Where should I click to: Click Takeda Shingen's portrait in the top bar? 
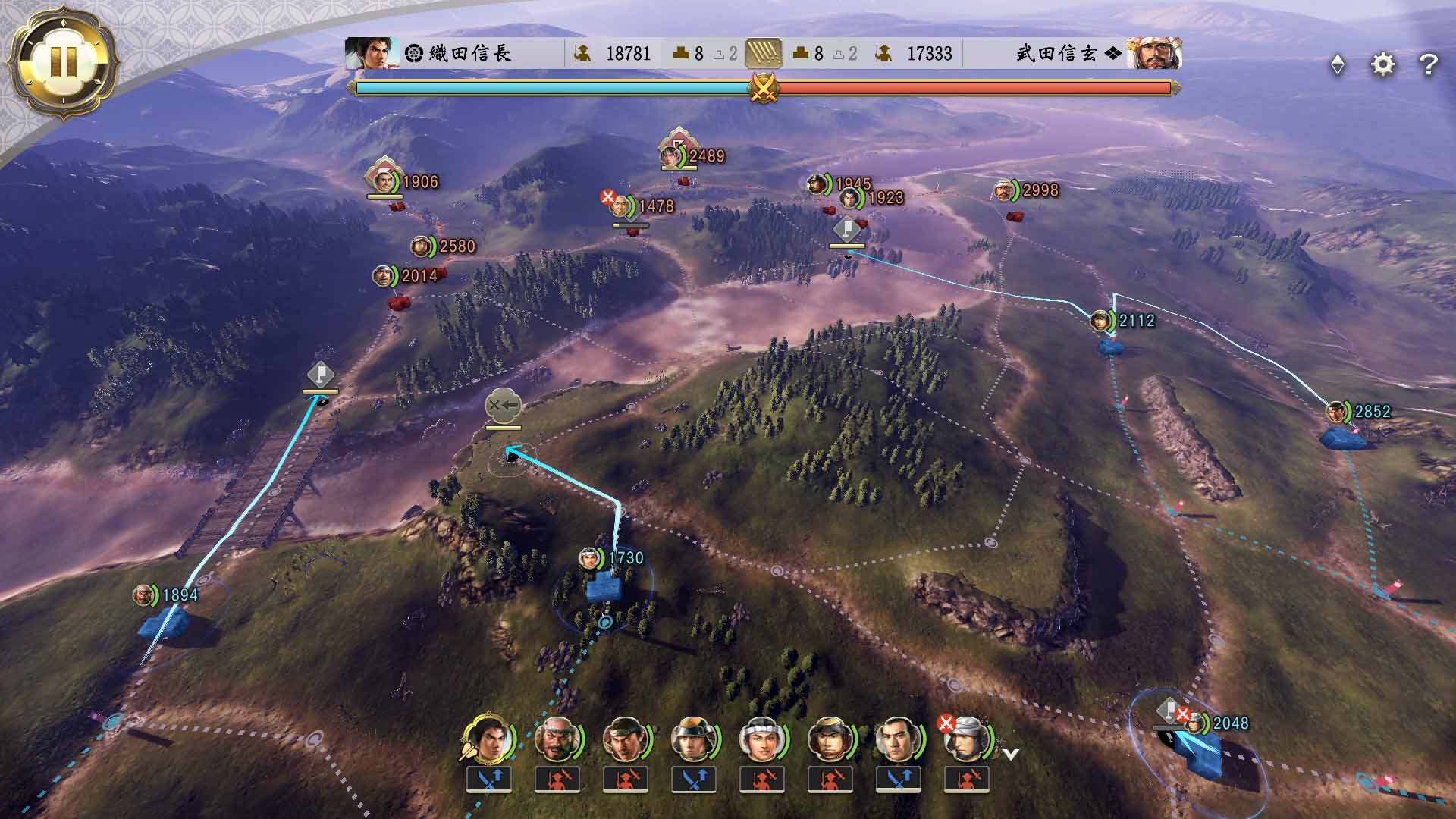[1153, 53]
